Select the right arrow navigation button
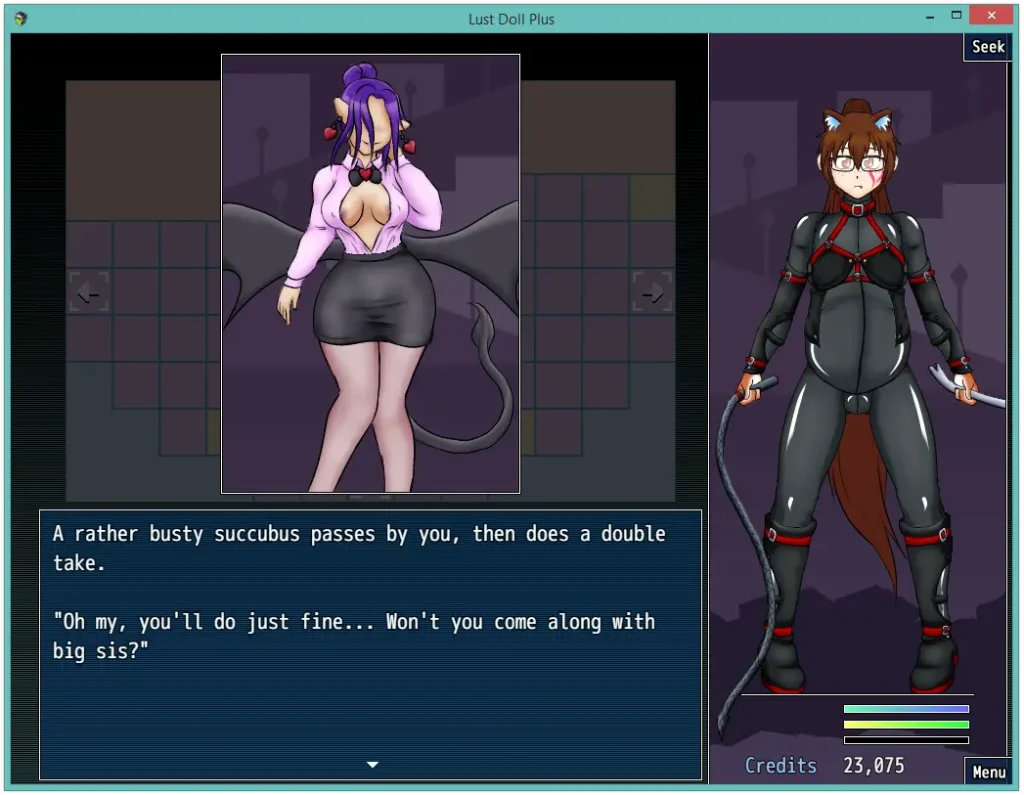Viewport: 1024px width, 795px height. (652, 292)
